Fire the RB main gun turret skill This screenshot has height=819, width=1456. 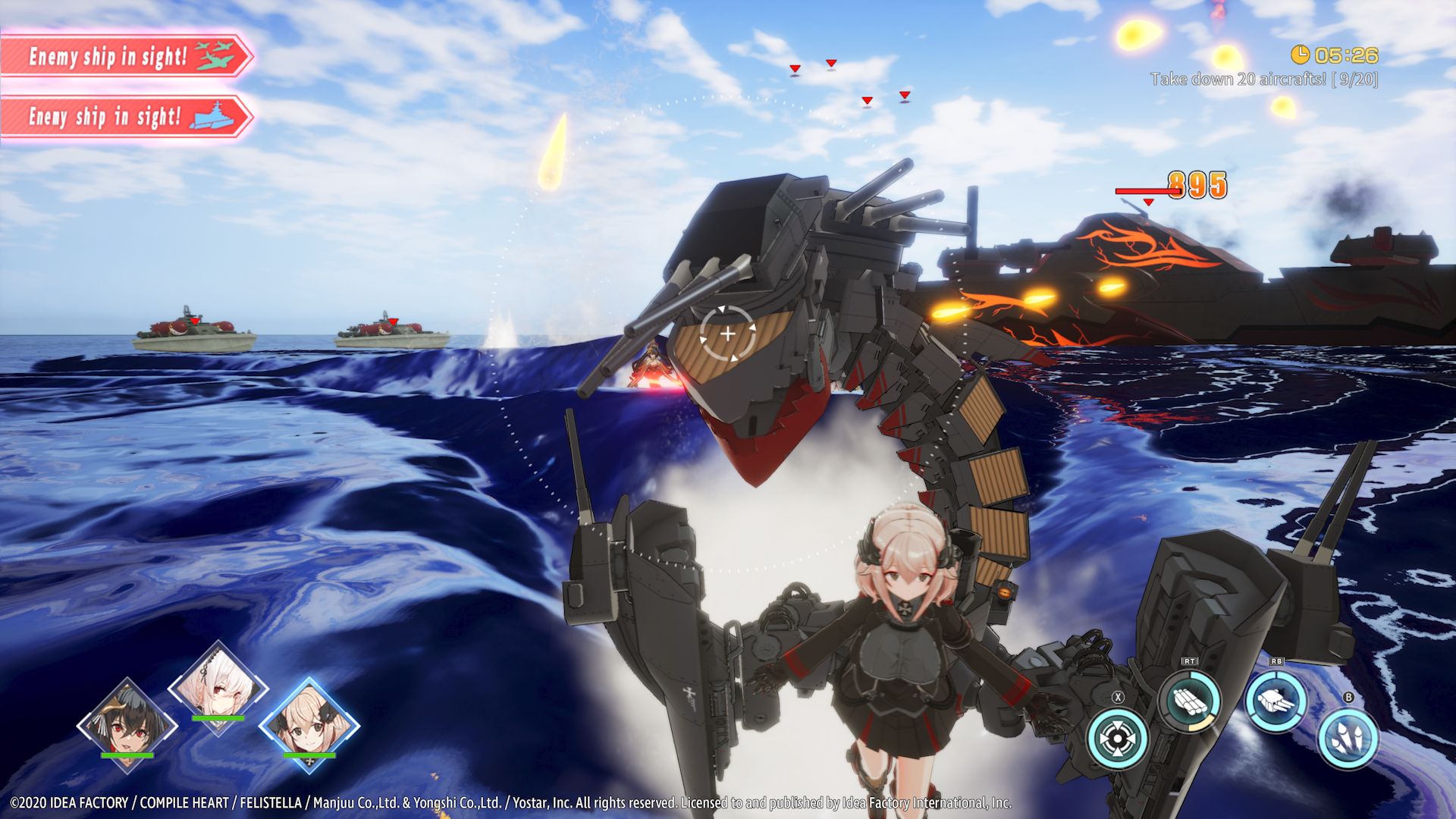coord(1277,699)
